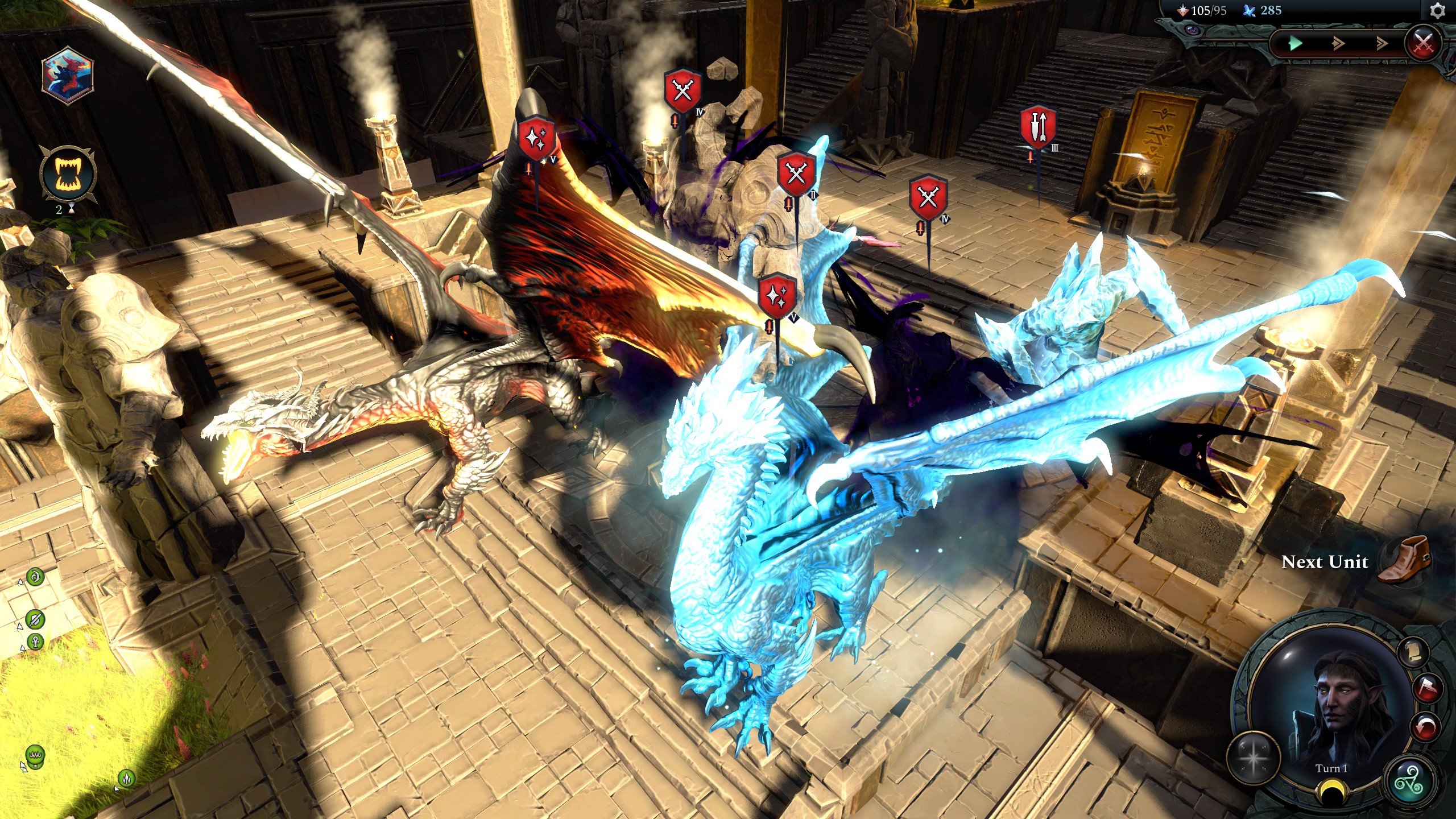The image size is (1456, 819).
Task: Select the offscreen unit marker with ankh icon
Action: click(x=36, y=643)
